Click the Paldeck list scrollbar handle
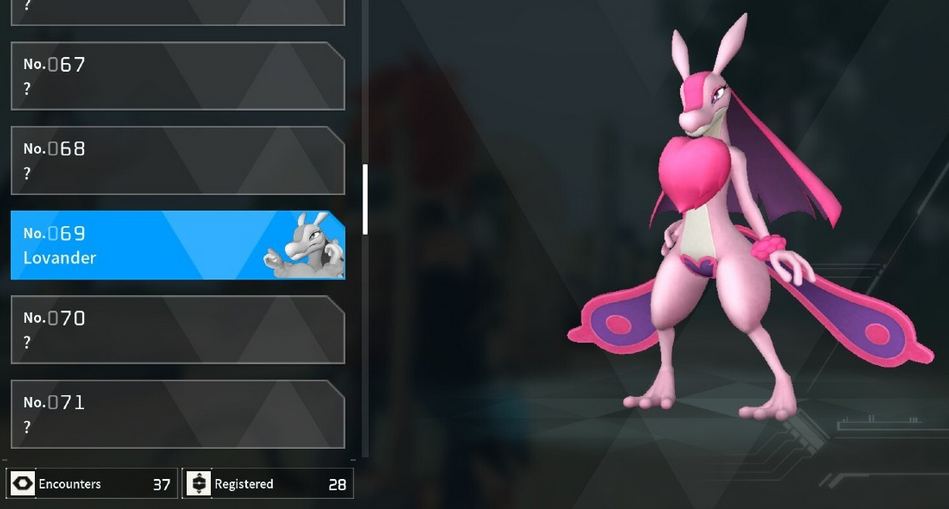The width and height of the screenshot is (949, 509). pyautogui.click(x=365, y=200)
